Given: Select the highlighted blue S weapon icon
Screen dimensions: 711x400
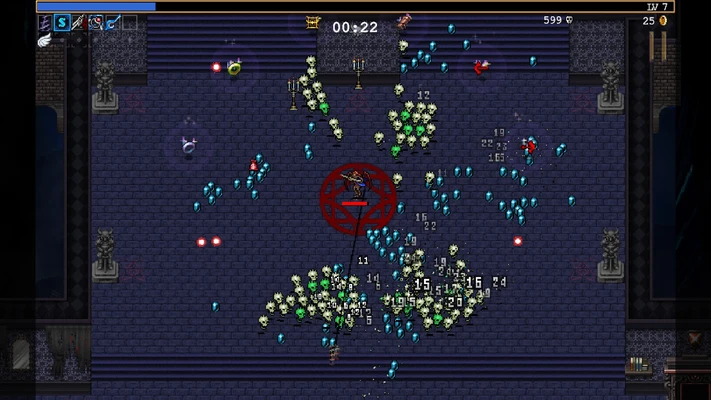Looking at the screenshot, I should tap(62, 22).
